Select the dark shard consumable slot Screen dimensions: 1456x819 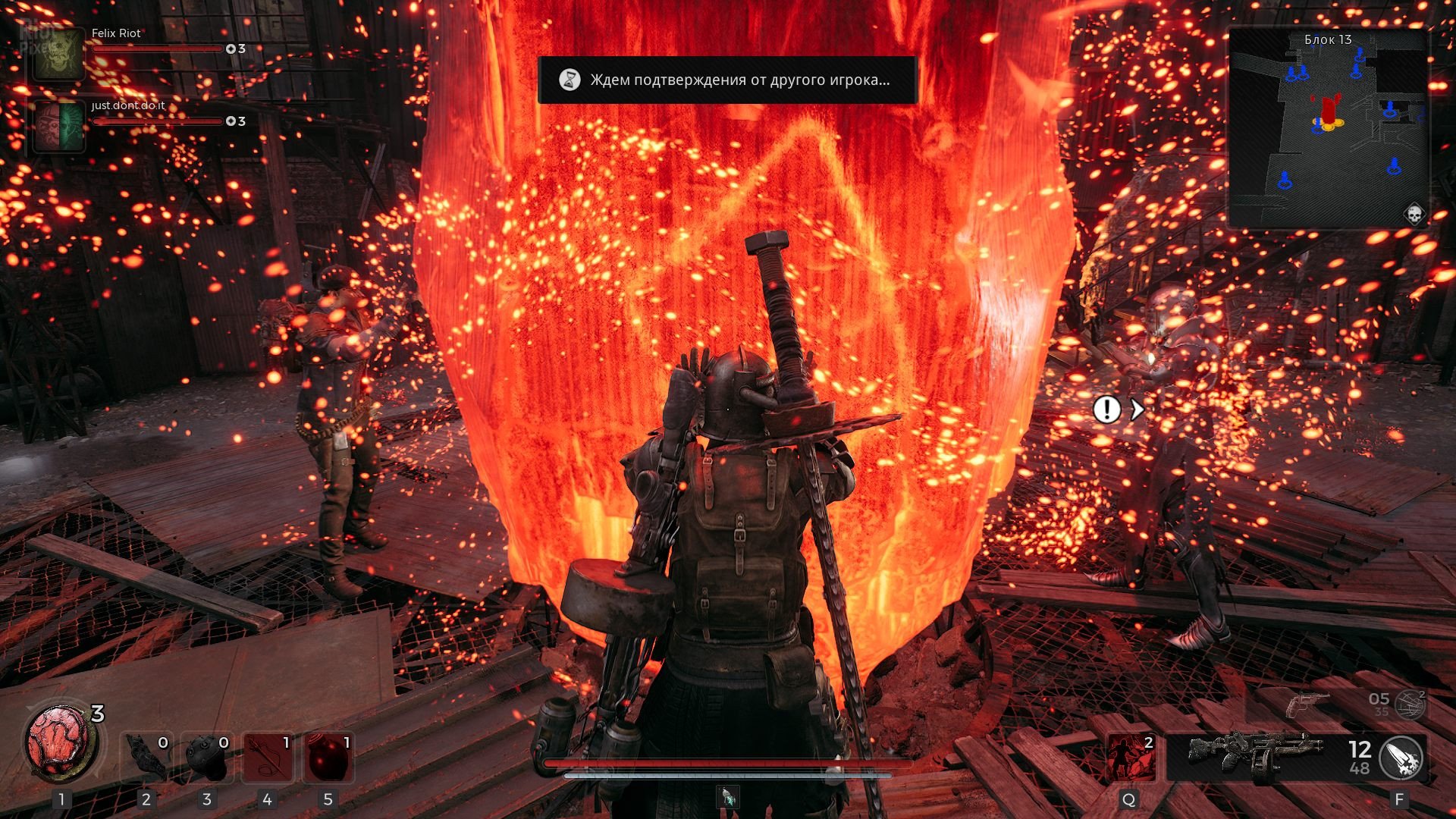point(146,757)
